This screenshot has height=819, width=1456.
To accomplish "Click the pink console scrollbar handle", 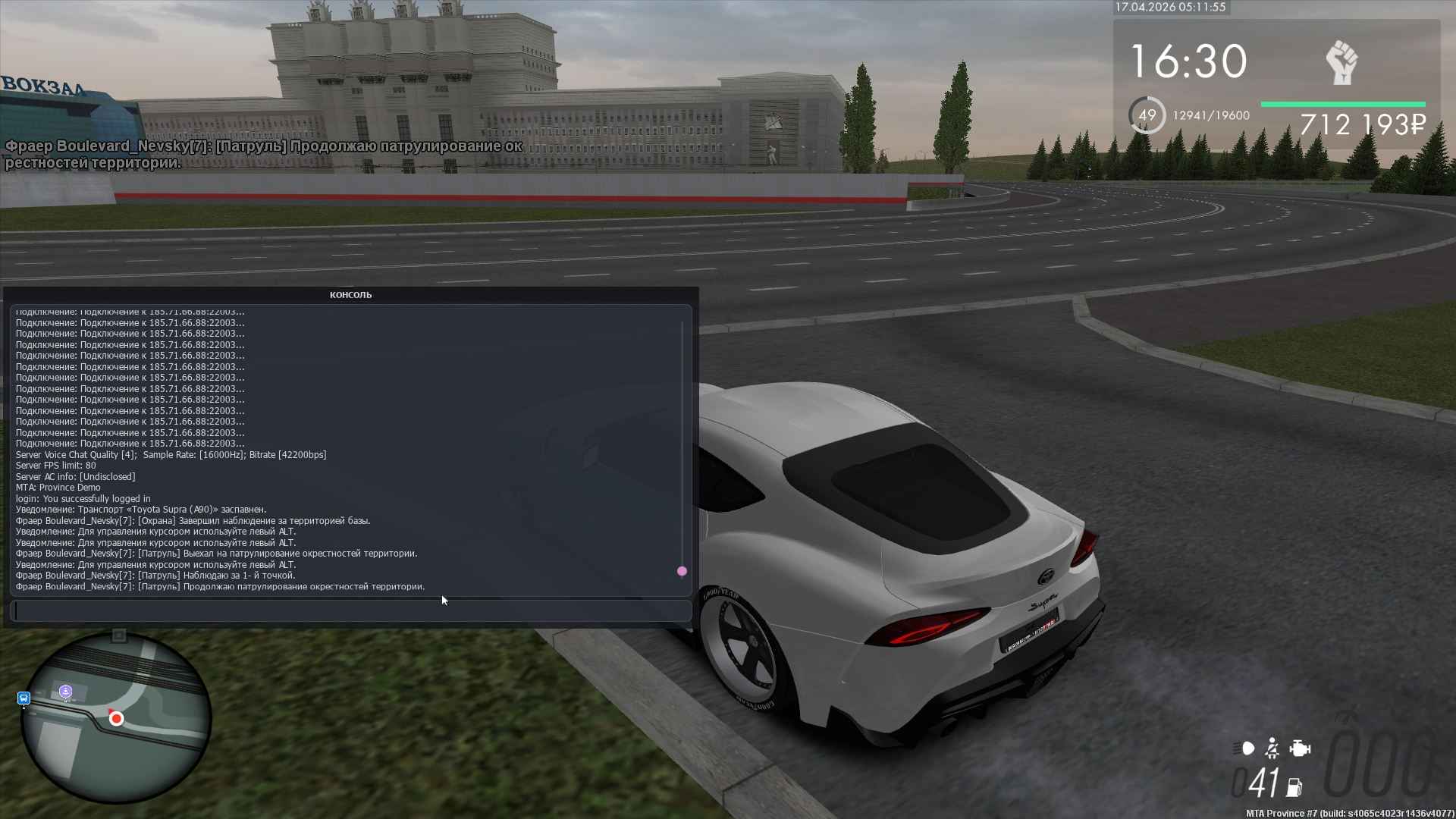I will [682, 571].
